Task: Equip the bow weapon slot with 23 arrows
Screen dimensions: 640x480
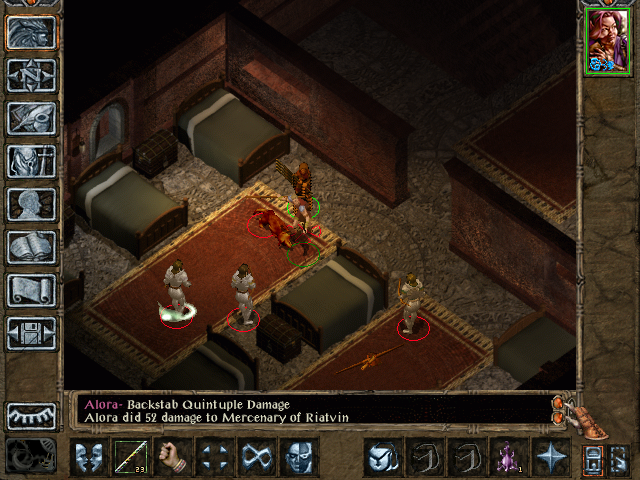Action: tap(131, 458)
